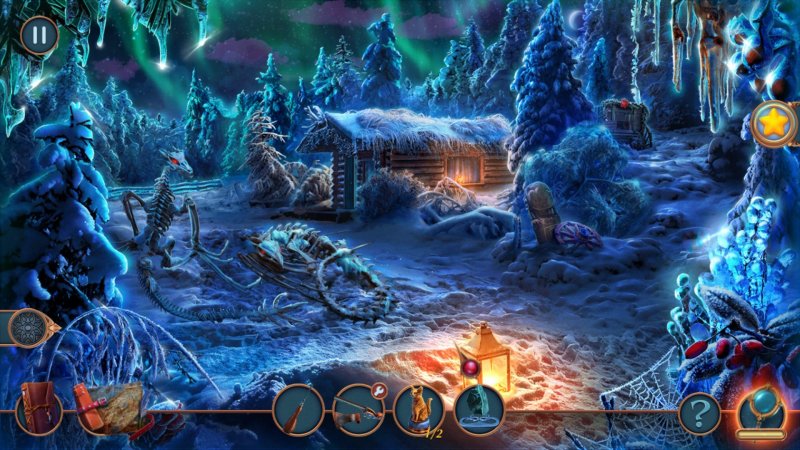Select the teal statuette inventory item

[479, 410]
